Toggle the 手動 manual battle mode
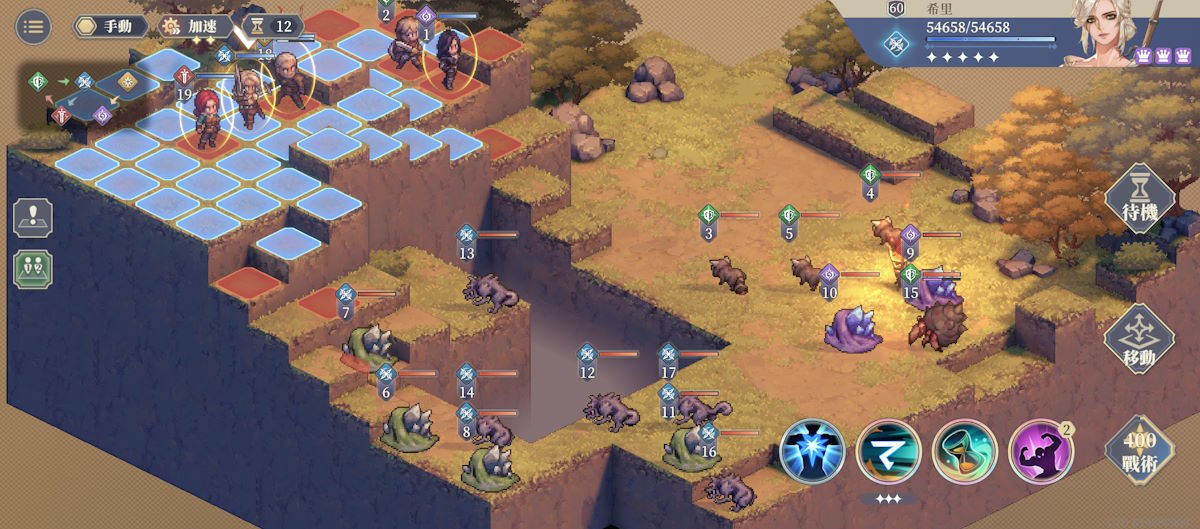 click(x=111, y=26)
